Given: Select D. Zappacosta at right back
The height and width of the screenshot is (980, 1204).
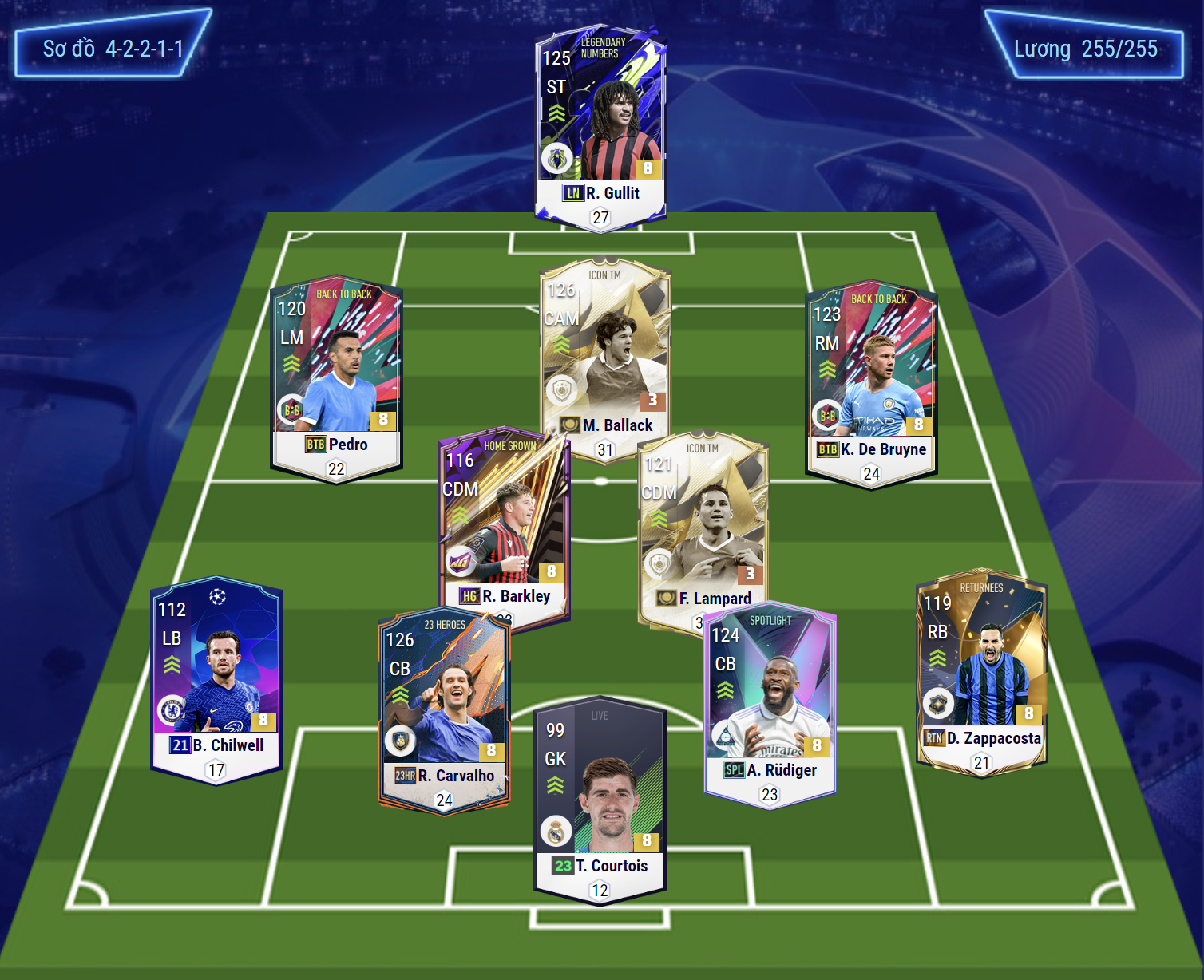Looking at the screenshot, I should tap(981, 670).
